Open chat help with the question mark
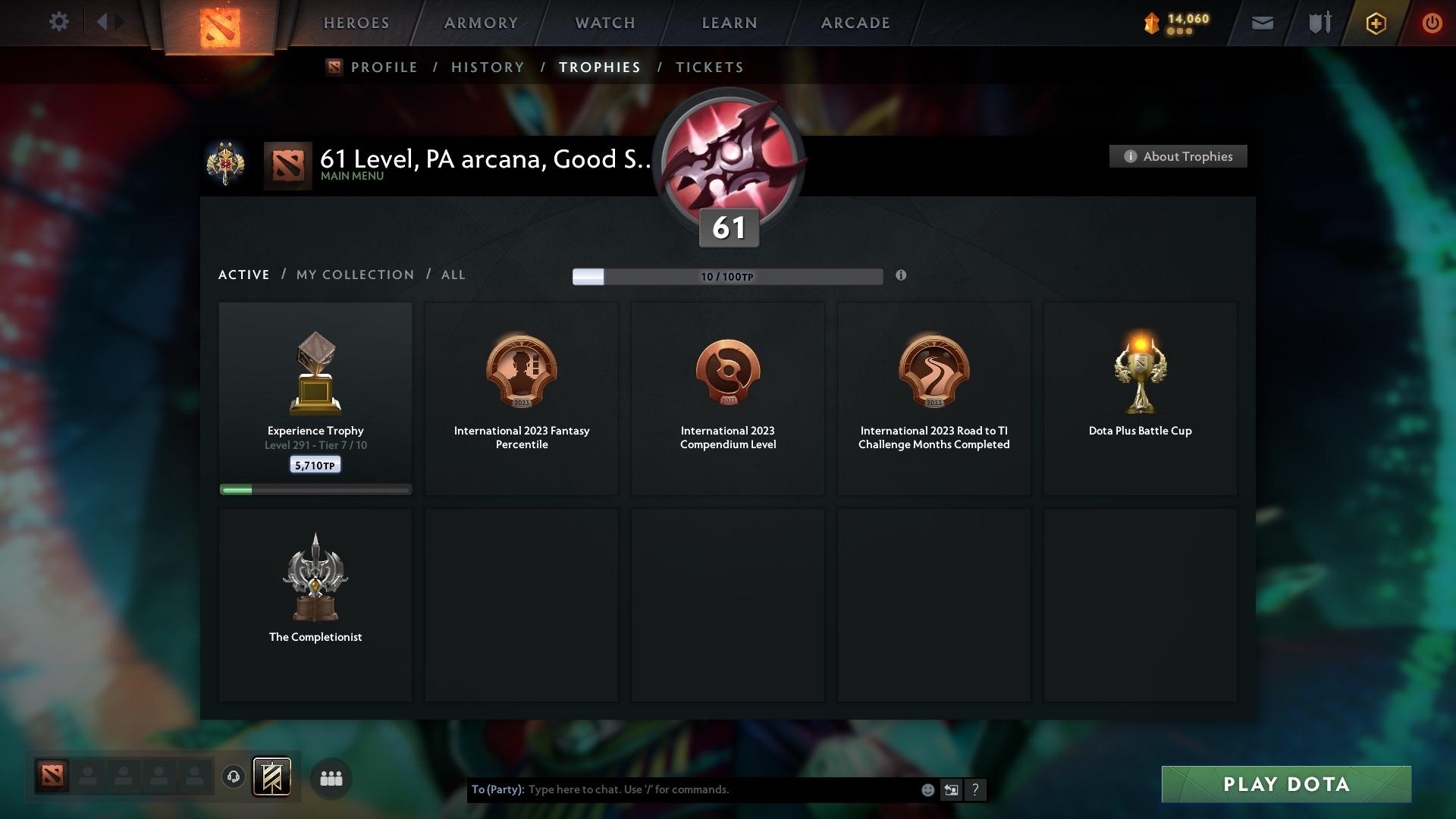The image size is (1456, 819). (975, 789)
